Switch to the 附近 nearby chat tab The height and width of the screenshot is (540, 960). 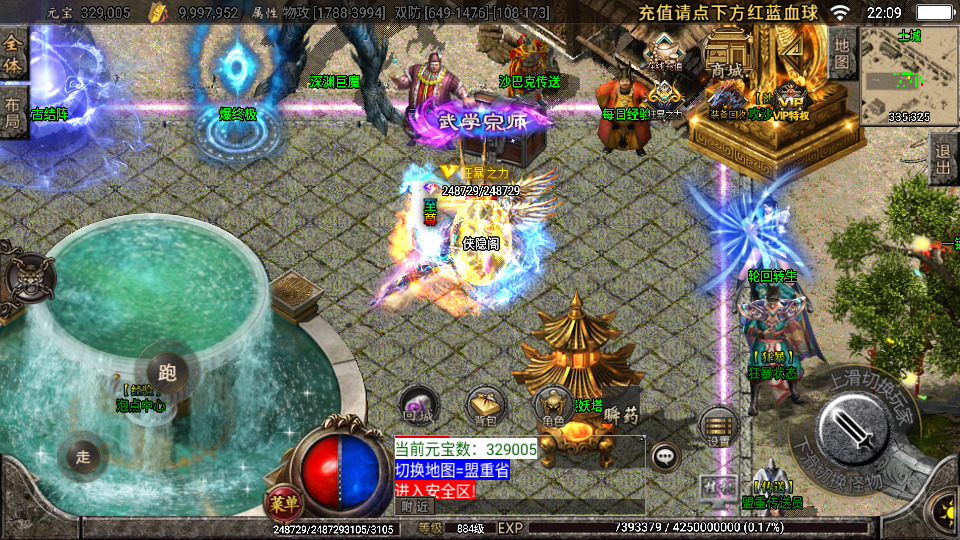pyautogui.click(x=410, y=507)
